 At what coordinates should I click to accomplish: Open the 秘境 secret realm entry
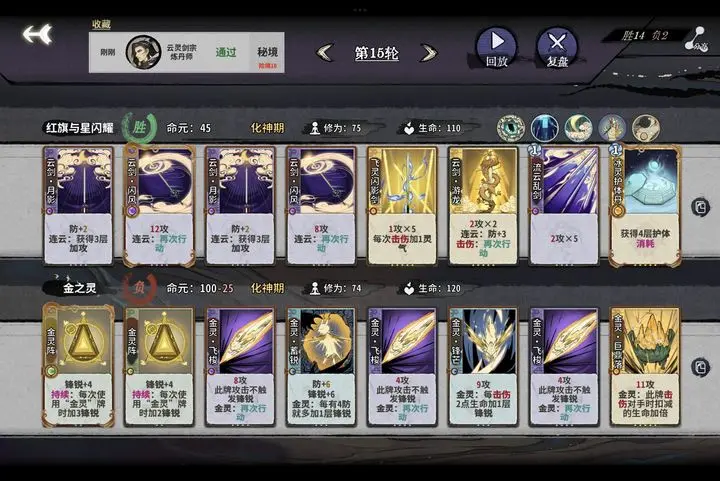pyautogui.click(x=267, y=52)
